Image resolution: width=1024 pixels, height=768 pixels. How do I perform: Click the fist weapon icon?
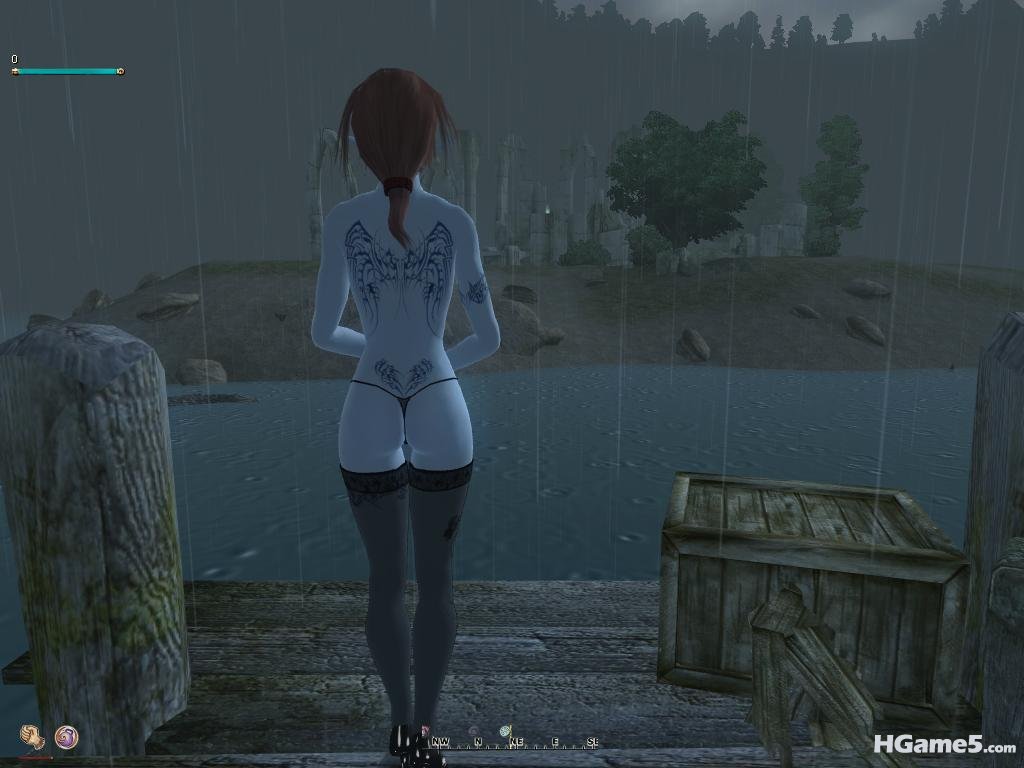[33, 737]
